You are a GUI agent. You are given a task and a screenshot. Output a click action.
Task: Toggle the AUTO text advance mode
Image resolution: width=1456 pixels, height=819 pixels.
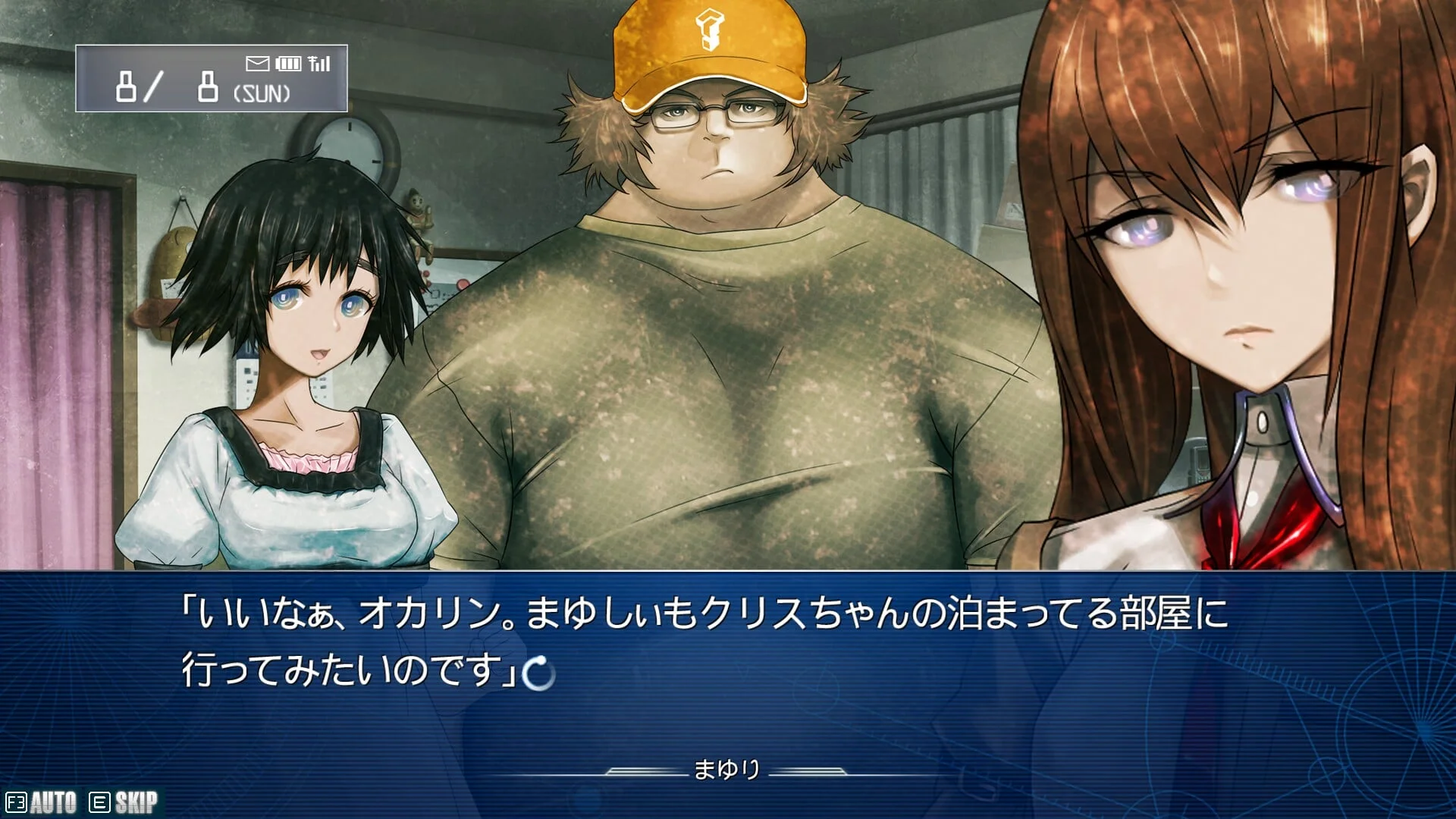click(42, 802)
